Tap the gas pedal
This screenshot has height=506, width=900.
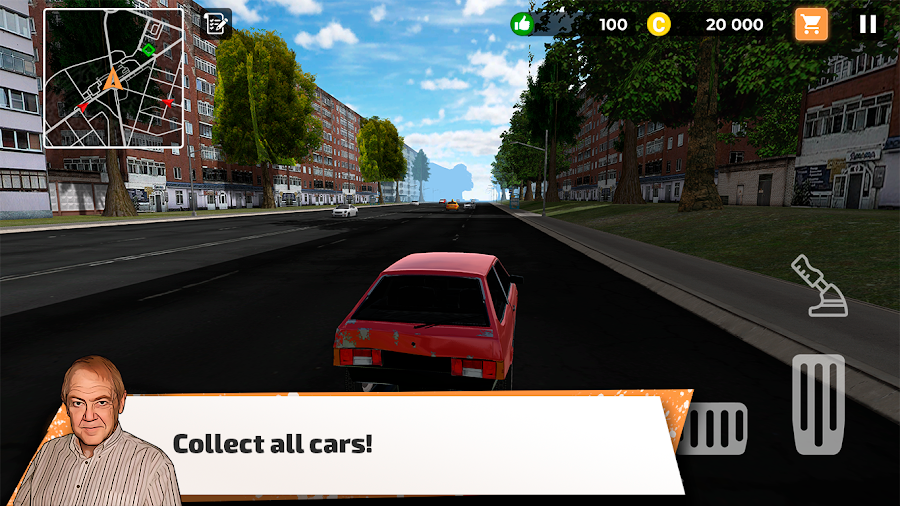tap(818, 404)
